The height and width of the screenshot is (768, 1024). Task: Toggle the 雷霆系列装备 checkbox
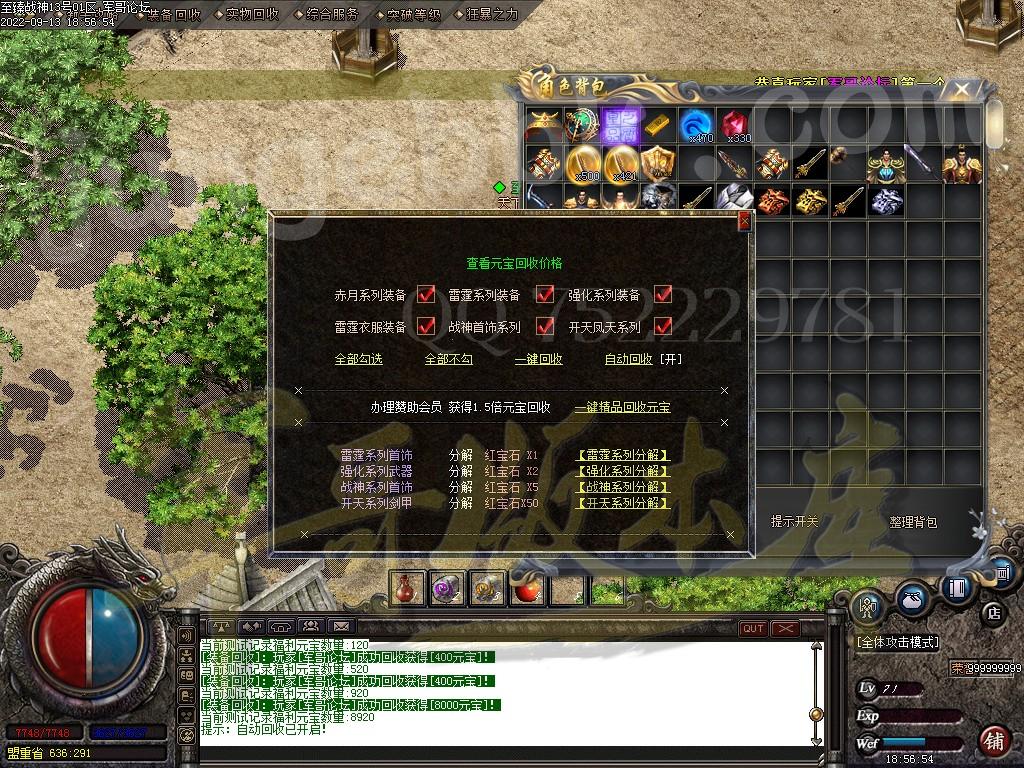click(545, 295)
